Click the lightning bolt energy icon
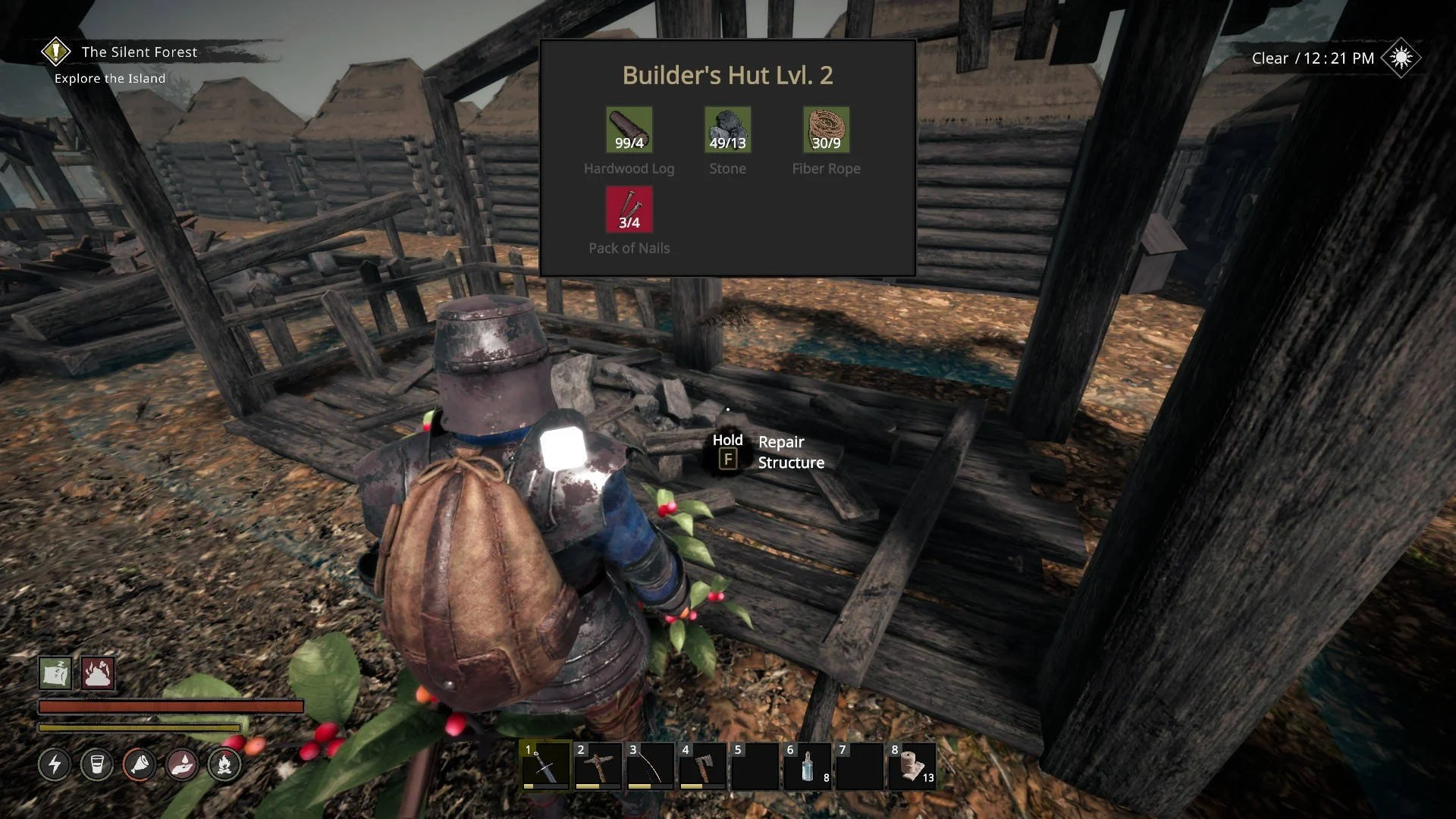Image resolution: width=1456 pixels, height=819 pixels. click(55, 764)
